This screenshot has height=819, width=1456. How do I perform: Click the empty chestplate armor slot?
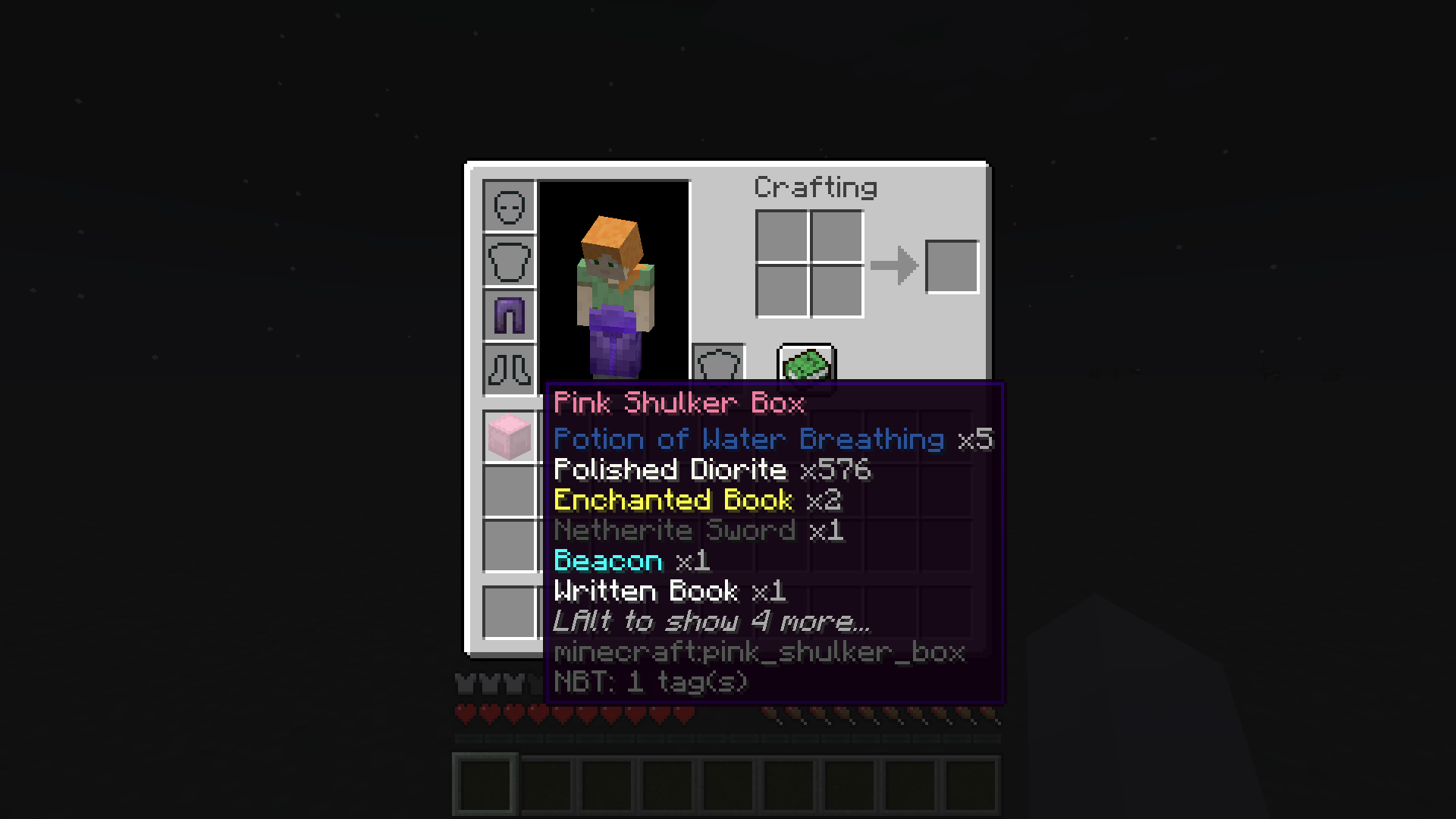(509, 260)
